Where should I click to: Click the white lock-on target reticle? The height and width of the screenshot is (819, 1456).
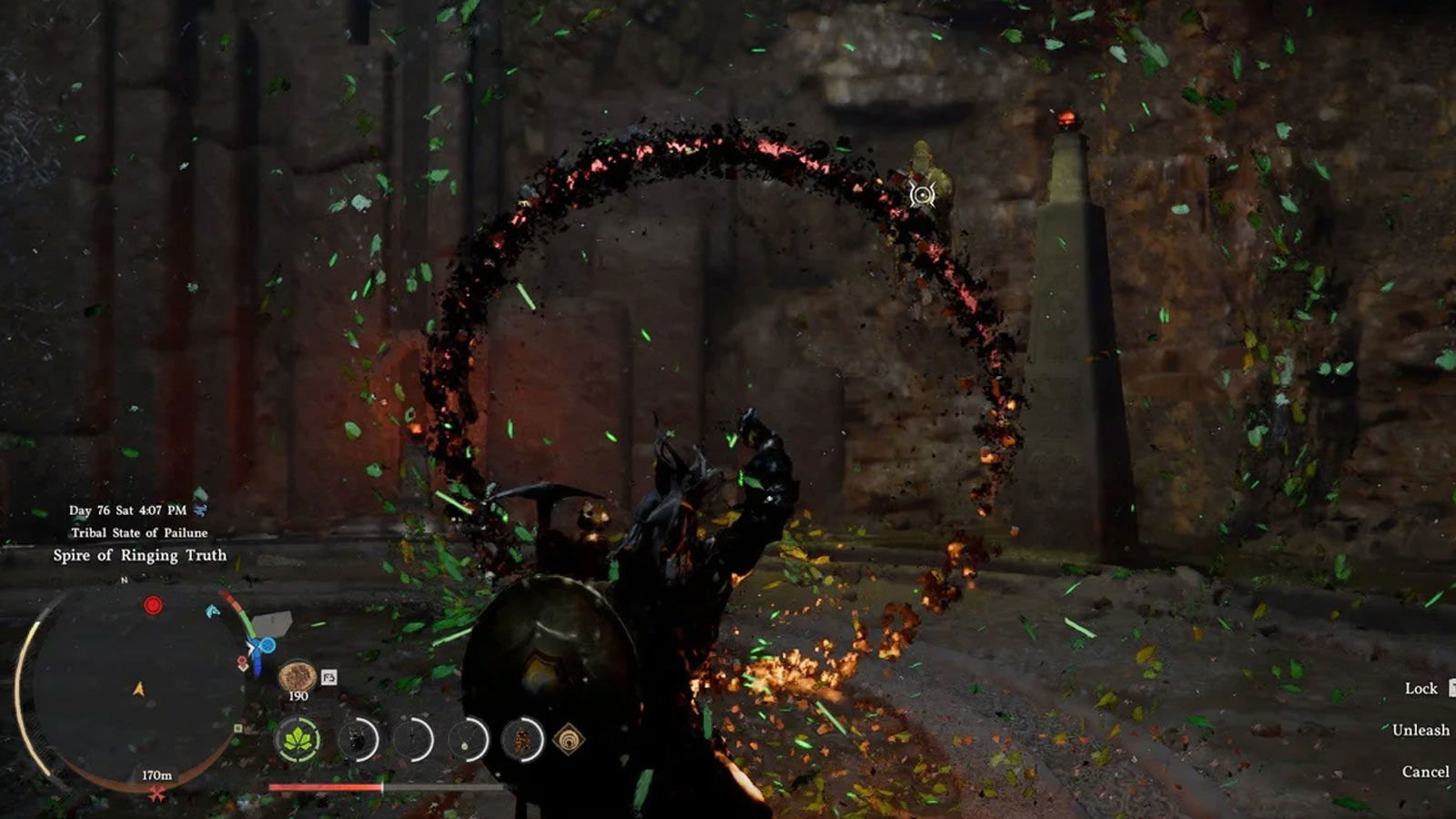[x=923, y=195]
